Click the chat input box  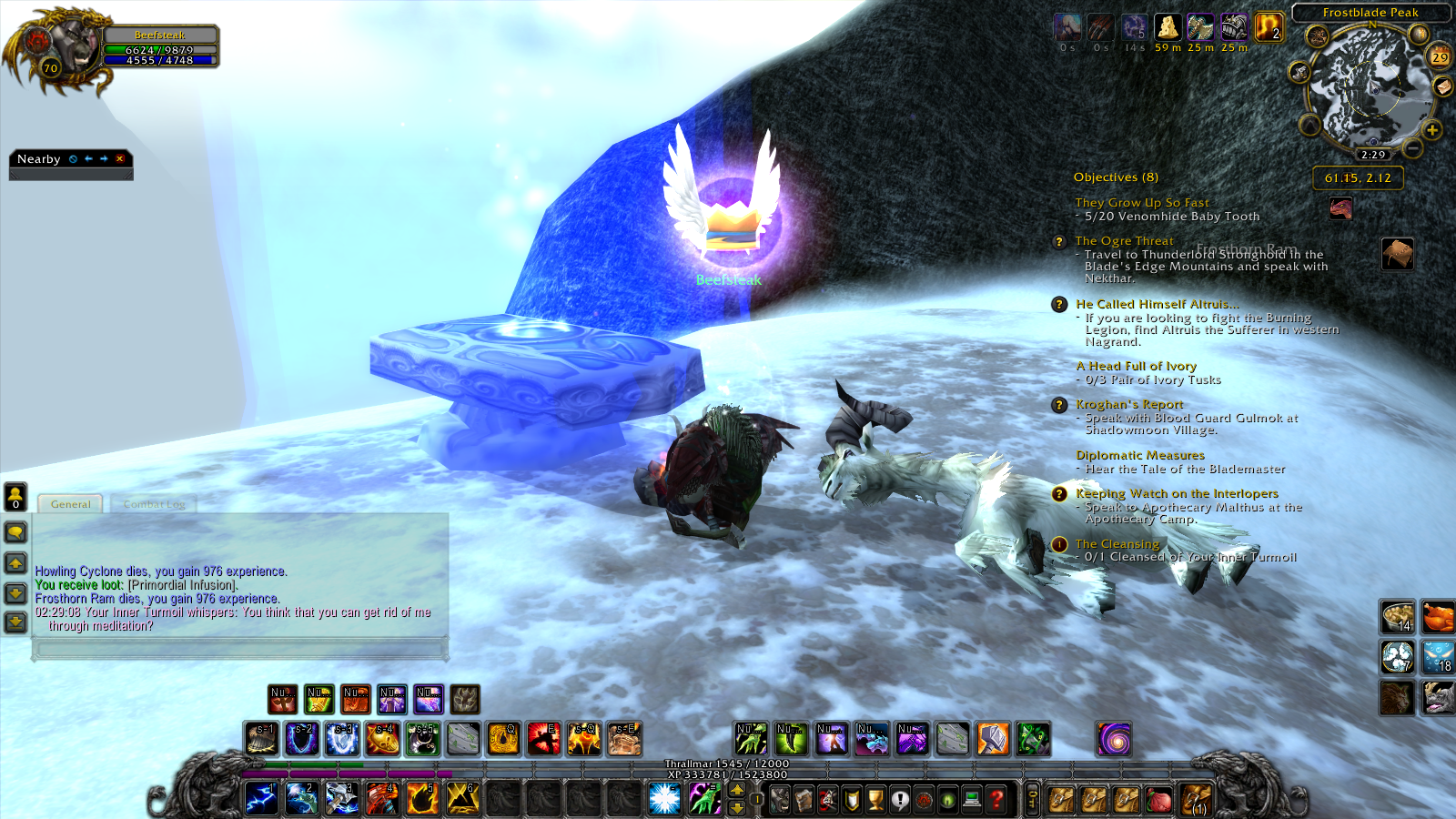(240, 648)
